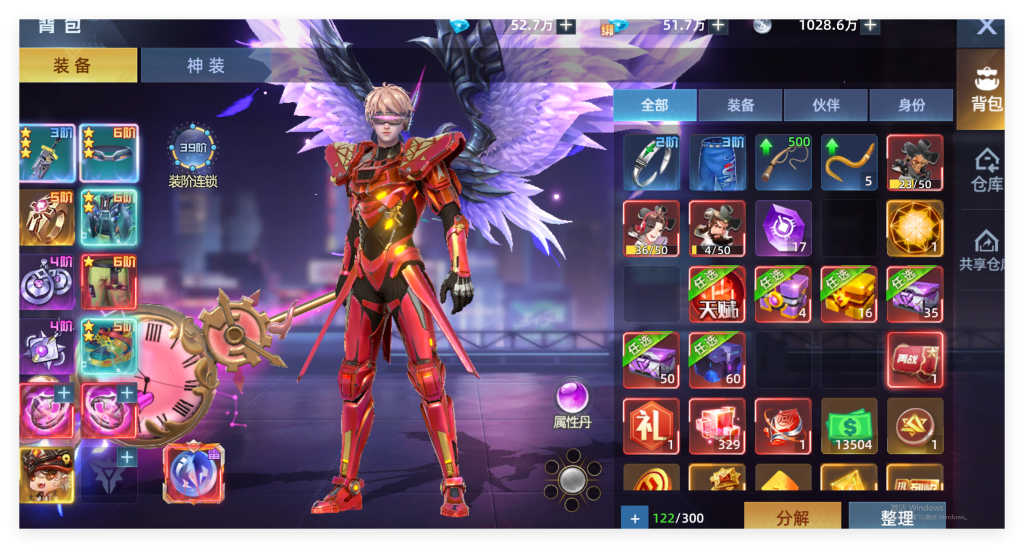1024x548 pixels.
Task: Switch to the 身份 filter tab
Action: click(x=911, y=105)
